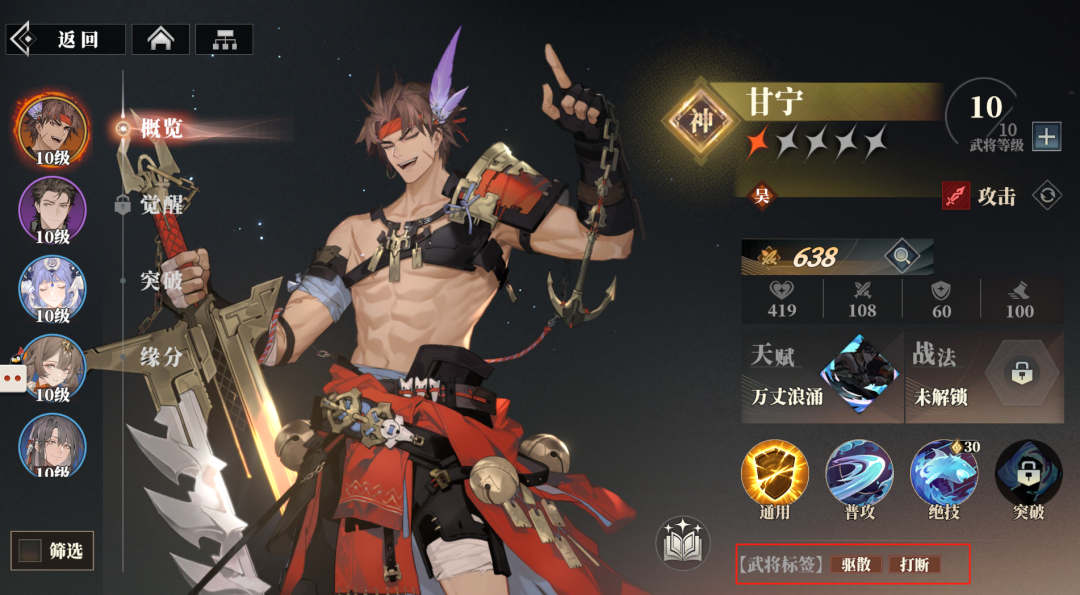1080x595 pixels.
Task: Switch to the 概览 tab
Action: click(160, 128)
